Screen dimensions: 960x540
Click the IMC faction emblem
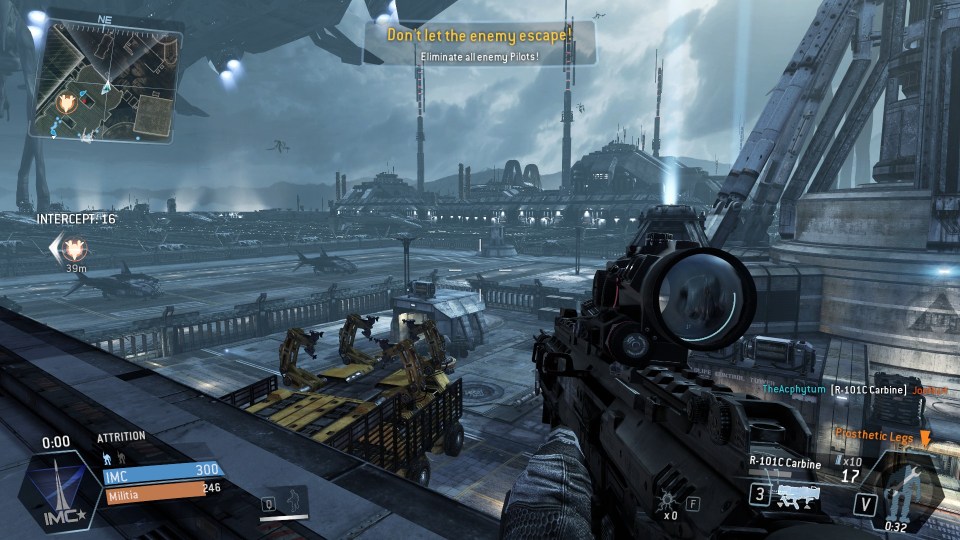pos(64,487)
